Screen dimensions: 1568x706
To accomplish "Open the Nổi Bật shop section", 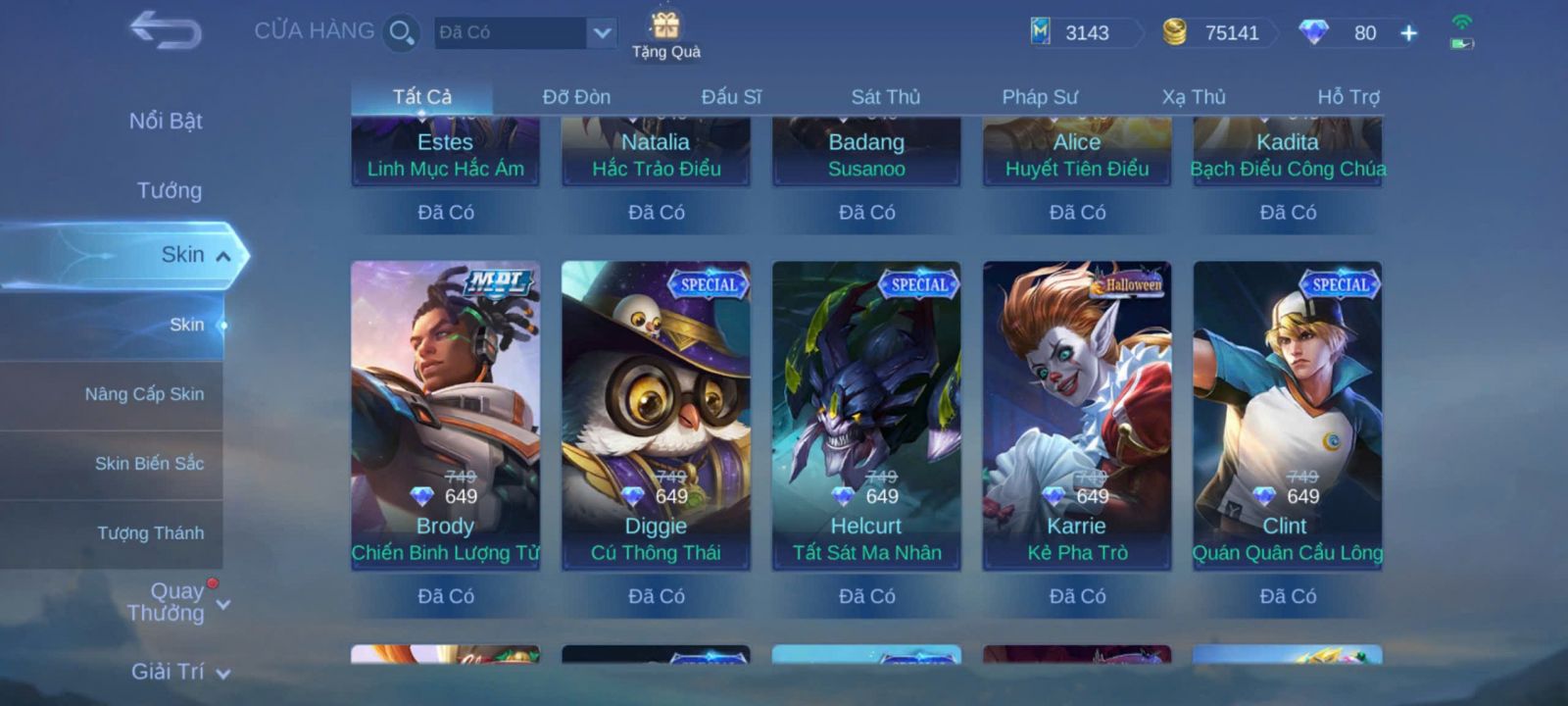I will coord(166,121).
